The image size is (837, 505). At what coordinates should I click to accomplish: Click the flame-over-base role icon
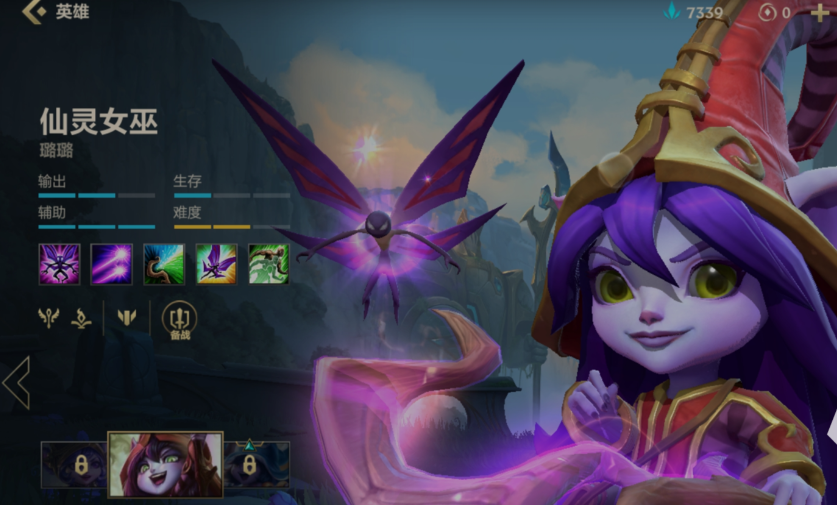pos(82,318)
